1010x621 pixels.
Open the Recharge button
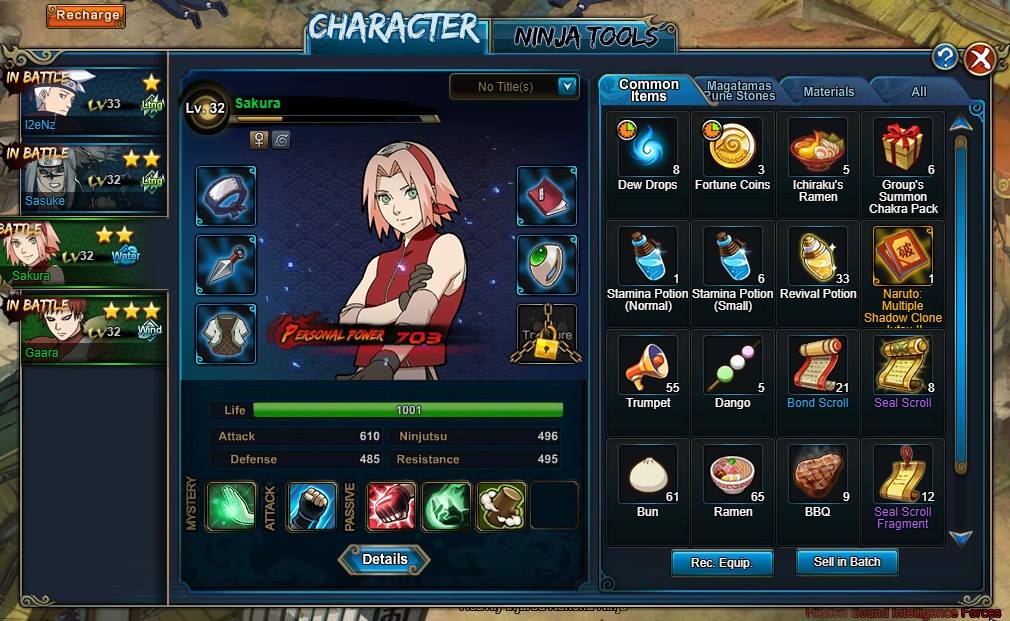point(85,15)
